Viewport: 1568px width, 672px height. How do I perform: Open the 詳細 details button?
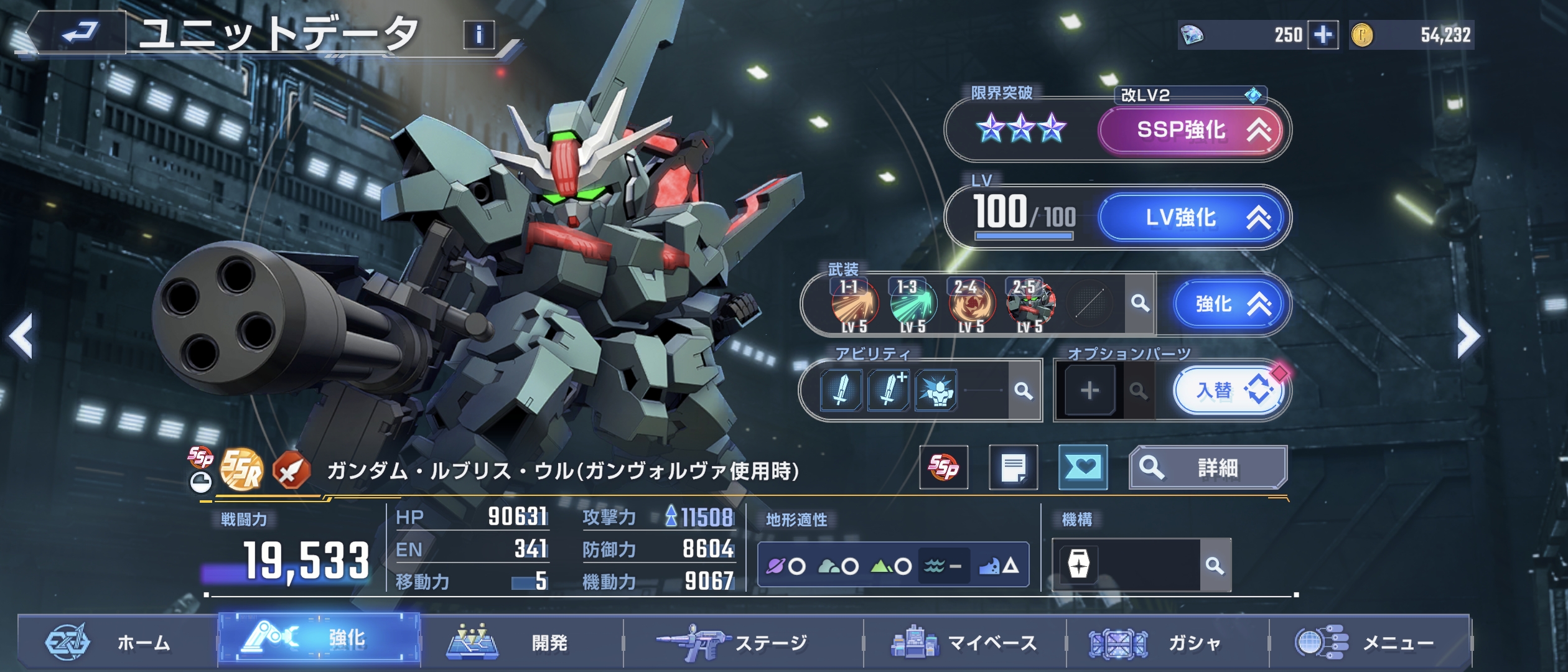[x=1208, y=467]
